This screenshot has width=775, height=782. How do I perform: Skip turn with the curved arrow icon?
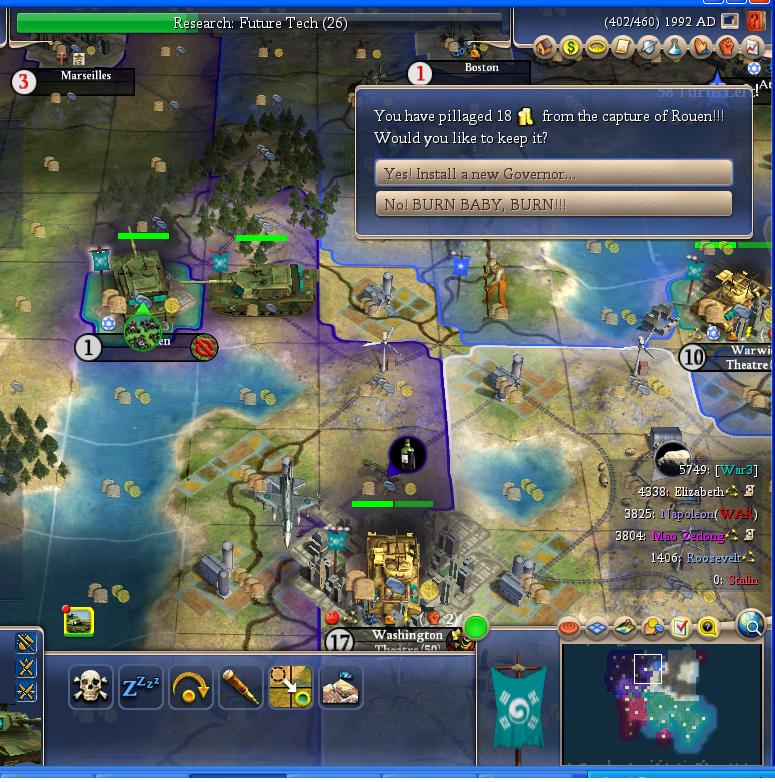pos(190,687)
